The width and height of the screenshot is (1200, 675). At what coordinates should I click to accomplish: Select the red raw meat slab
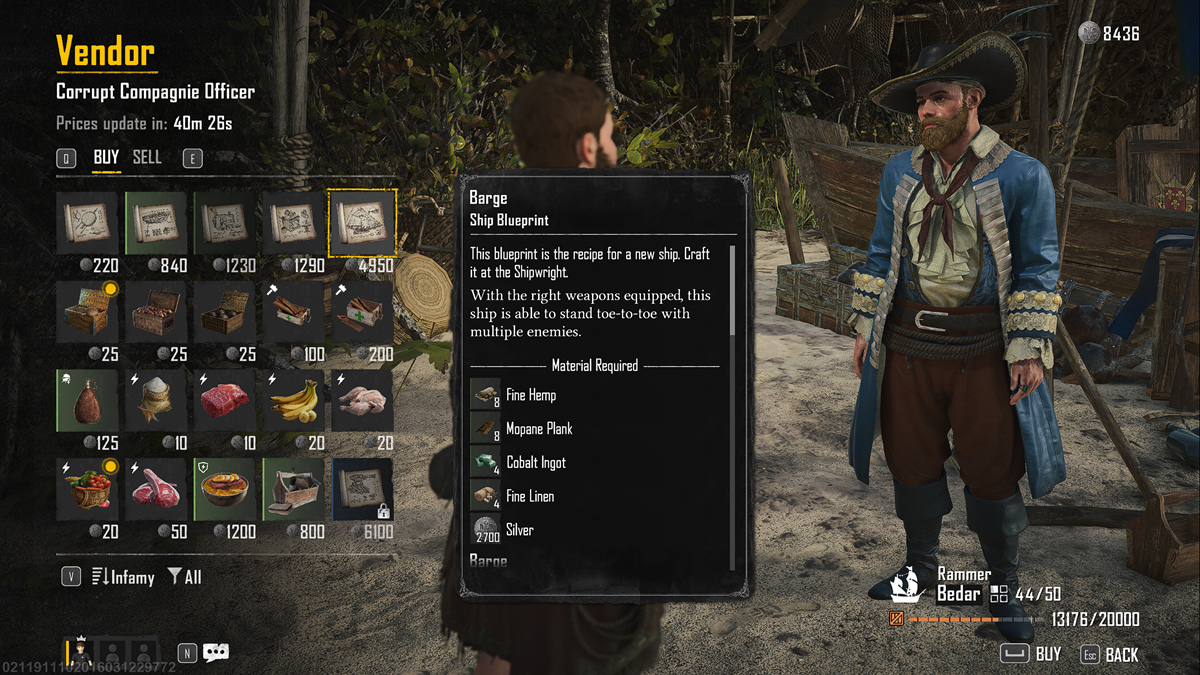[226, 400]
